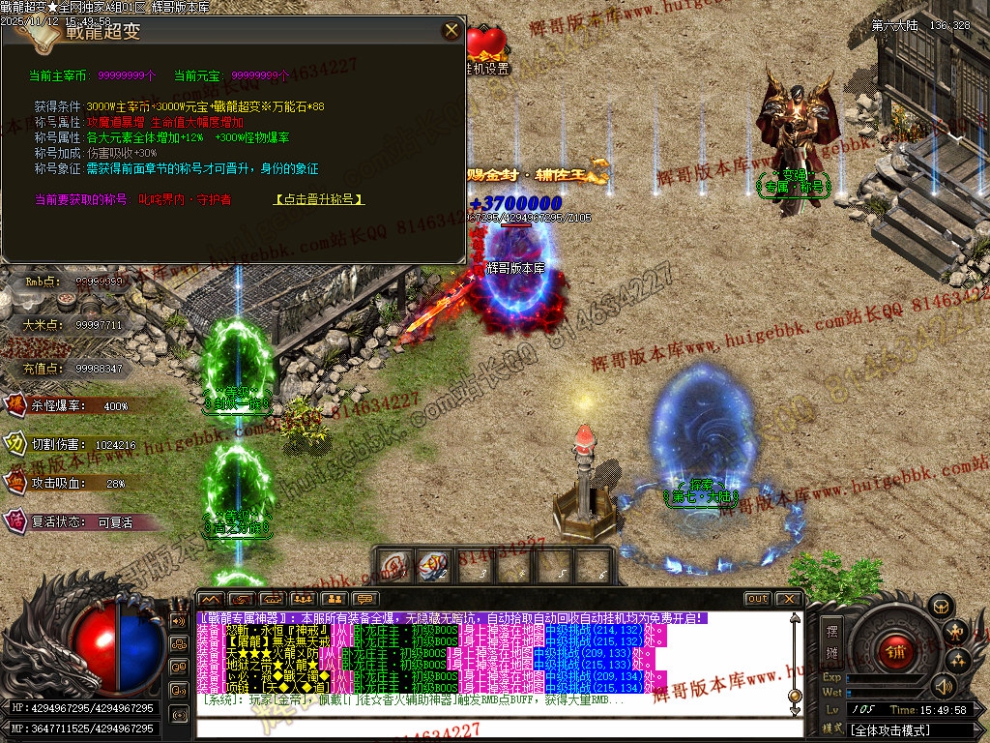
Task: Click the 【点击晋升称号】 promote title link
Action: coord(319,200)
